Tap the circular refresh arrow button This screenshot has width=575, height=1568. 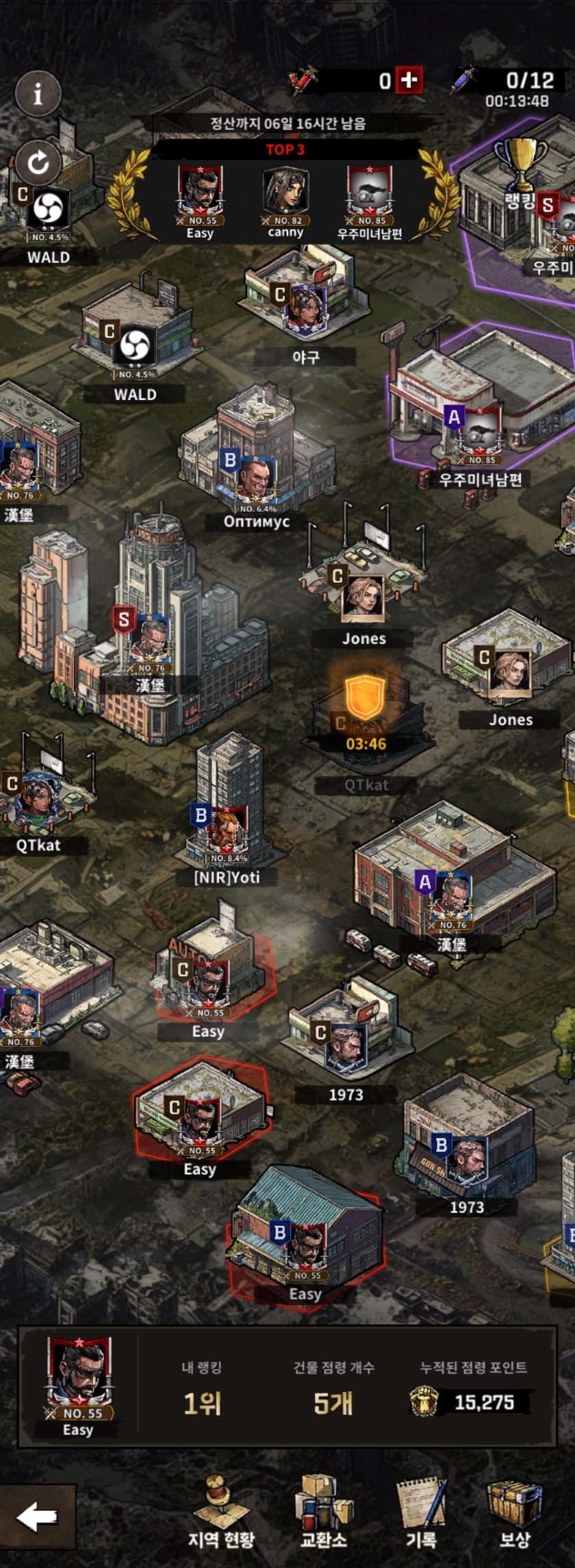(x=38, y=162)
